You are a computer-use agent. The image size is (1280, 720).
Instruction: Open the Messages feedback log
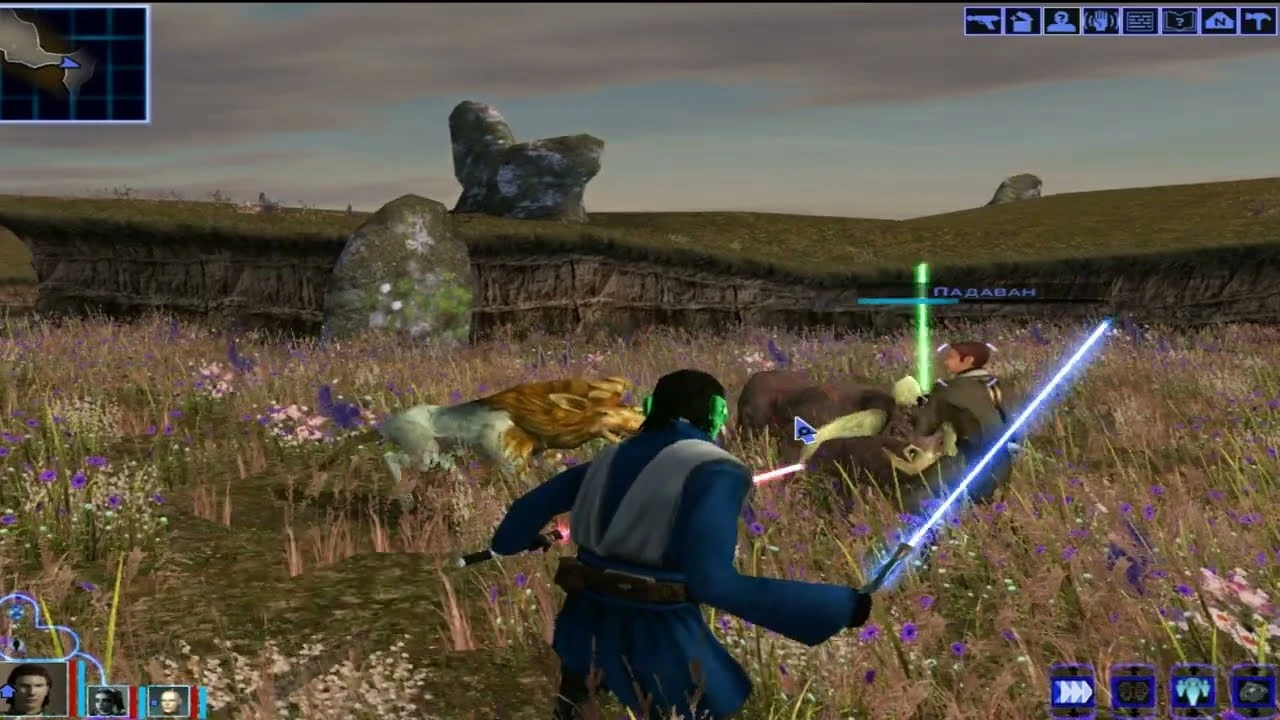[1140, 22]
